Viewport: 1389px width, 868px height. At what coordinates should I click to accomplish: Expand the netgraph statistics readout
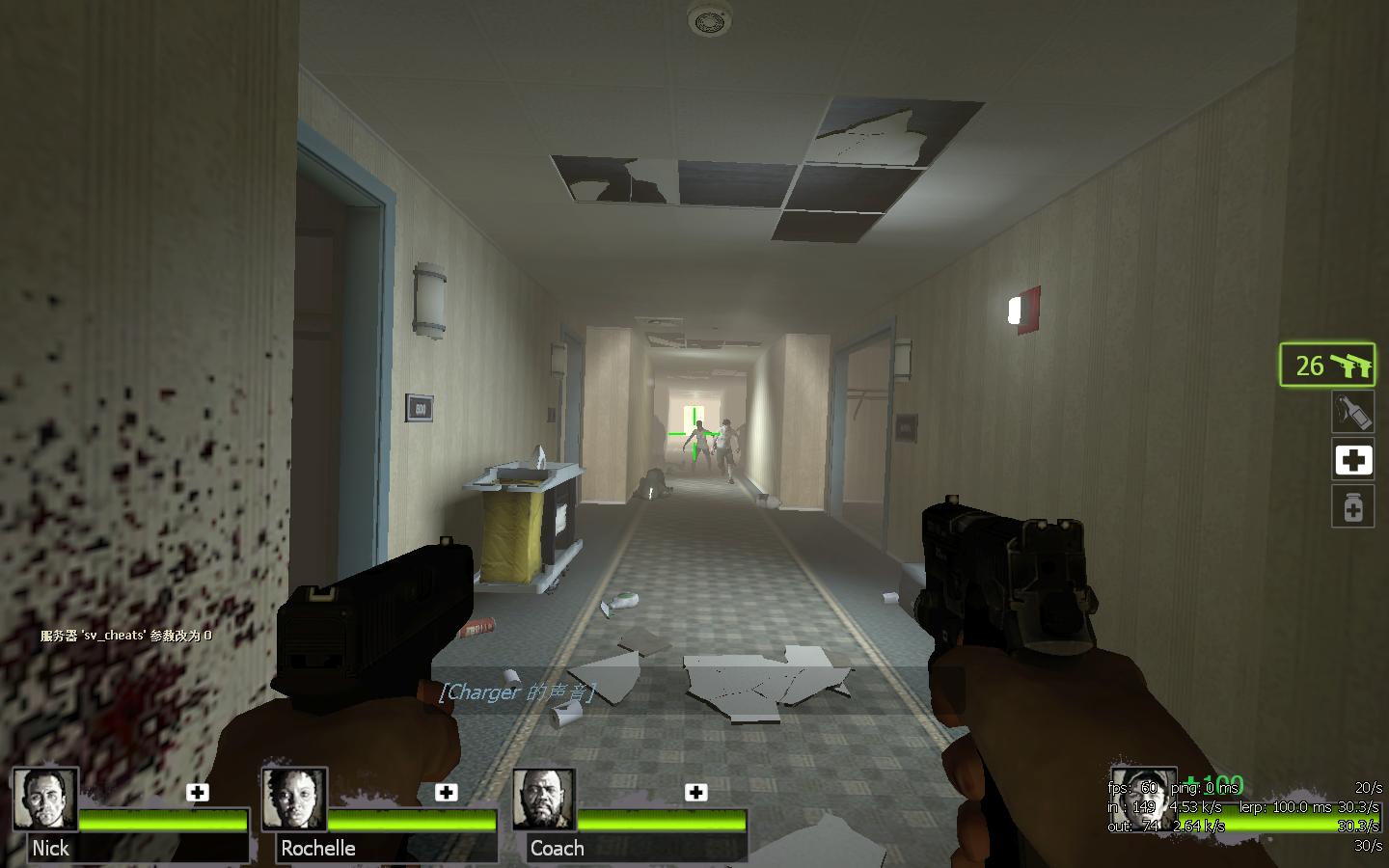(x=1244, y=815)
